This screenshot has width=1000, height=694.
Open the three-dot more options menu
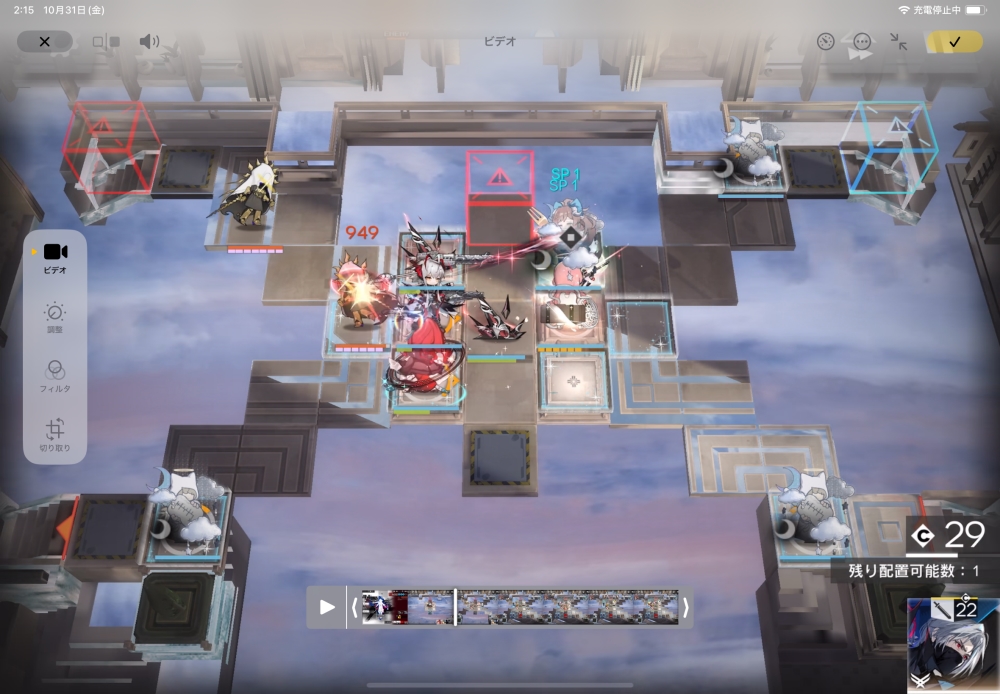[862, 42]
